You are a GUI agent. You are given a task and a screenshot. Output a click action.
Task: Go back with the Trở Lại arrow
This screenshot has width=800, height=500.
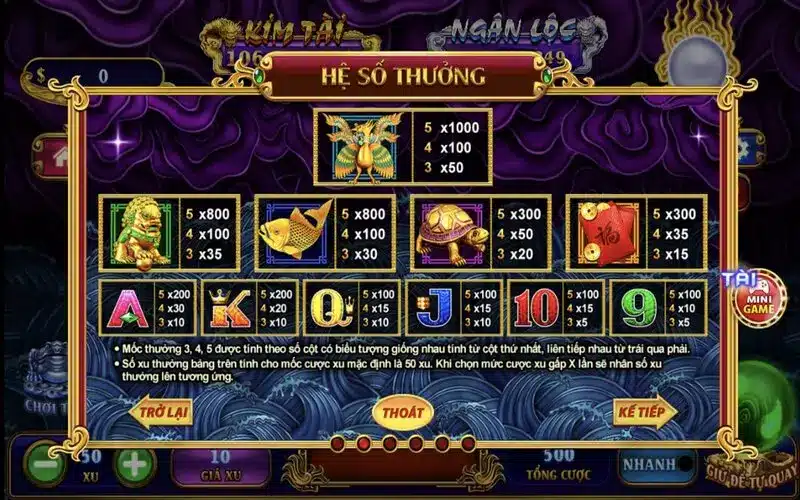pos(161,412)
